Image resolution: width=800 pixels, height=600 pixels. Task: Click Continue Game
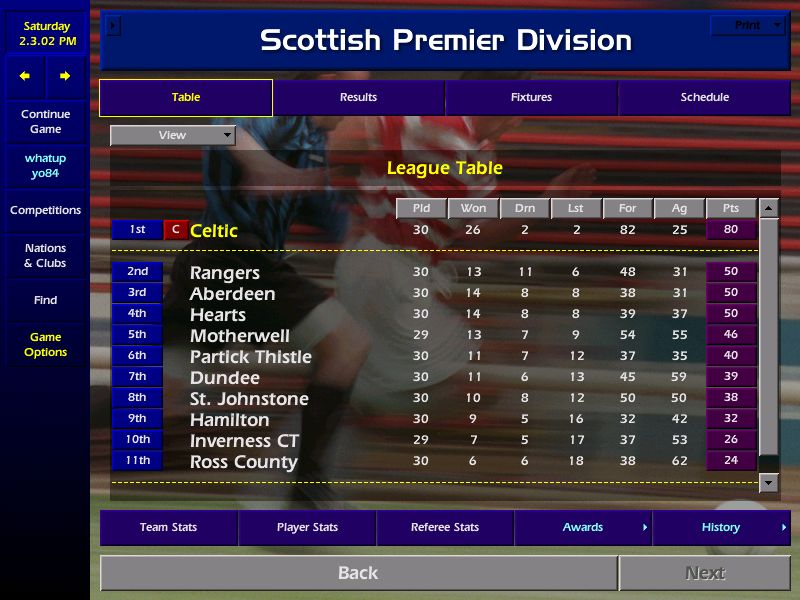click(45, 122)
